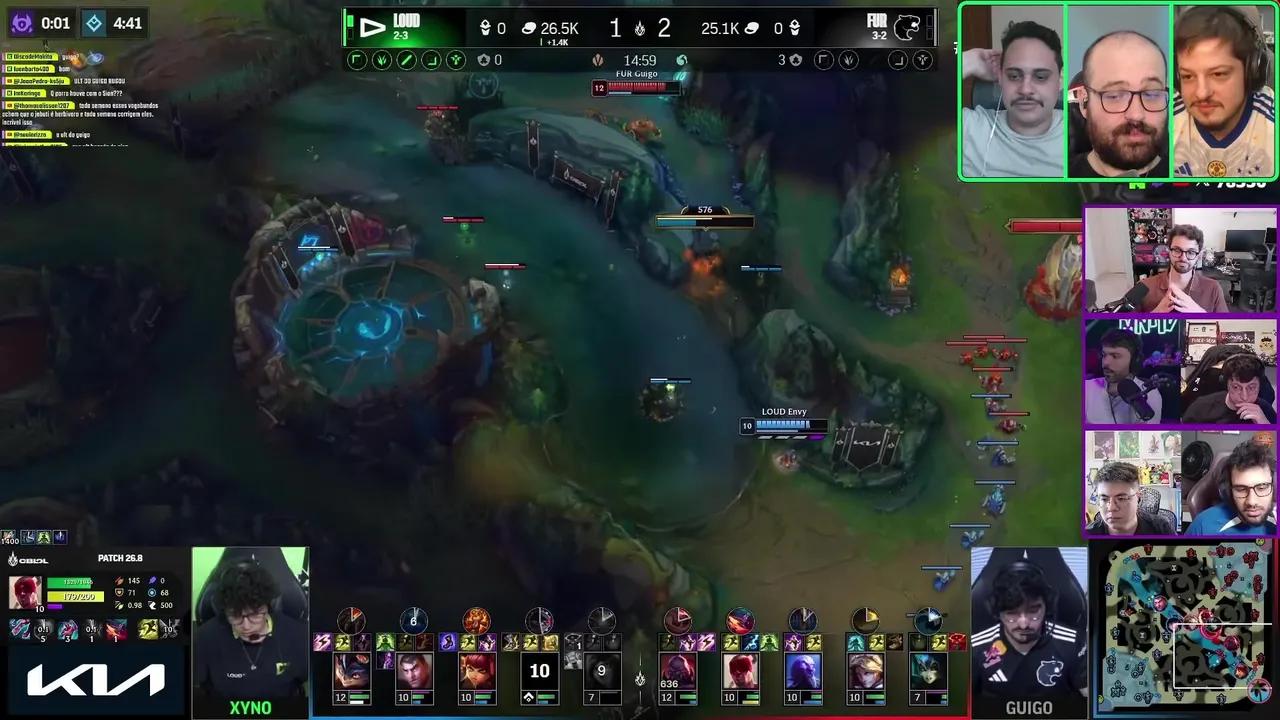Click the FURIA panther logo

tap(907, 28)
